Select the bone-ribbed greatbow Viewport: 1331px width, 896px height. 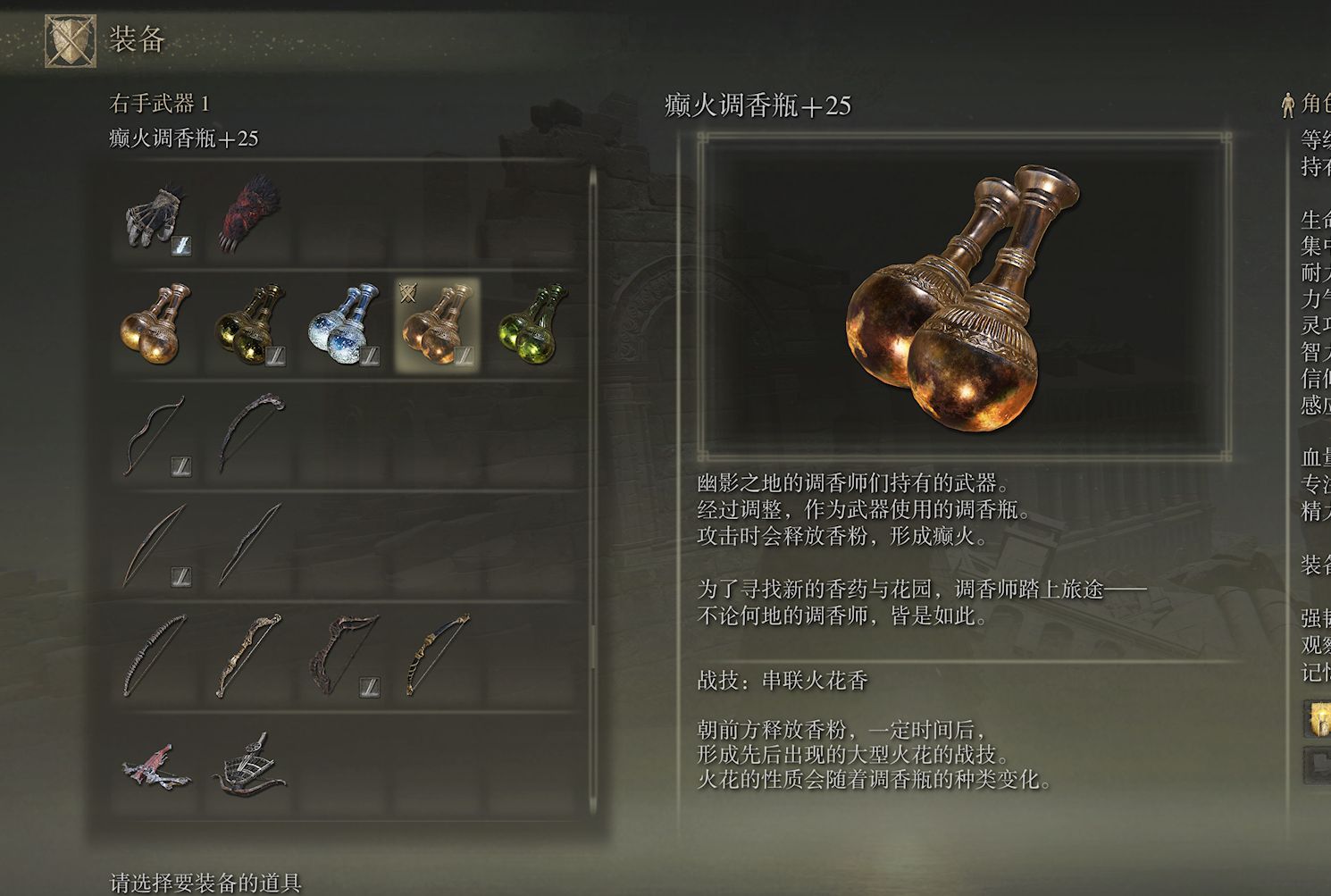tap(157, 657)
